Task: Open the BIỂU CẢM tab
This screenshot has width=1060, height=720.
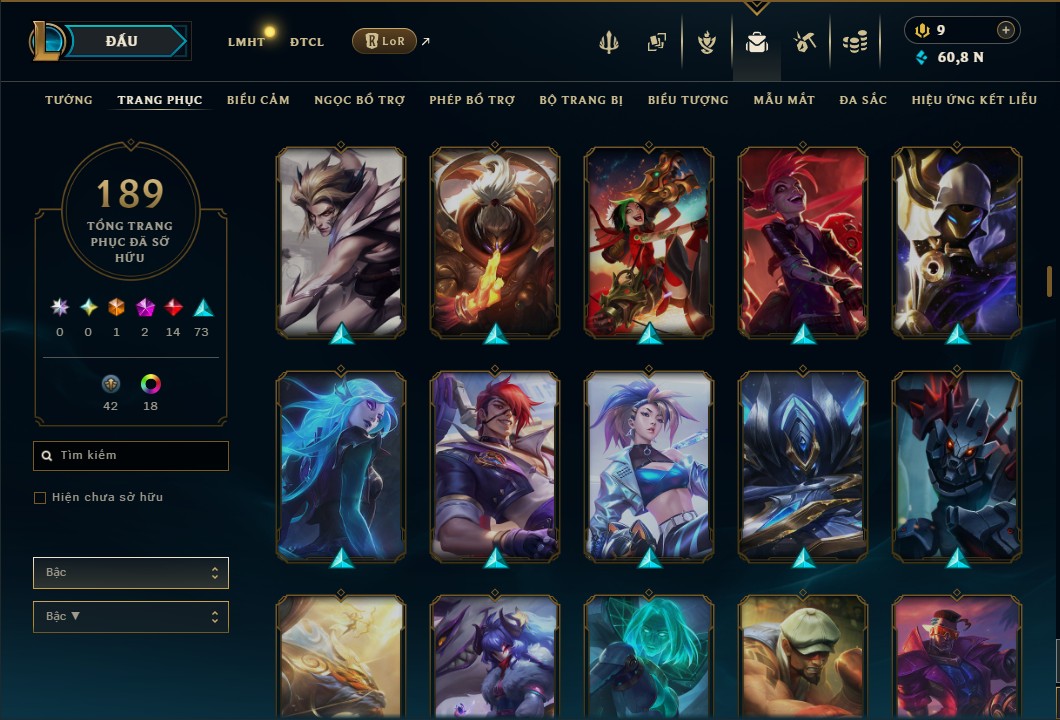Action: tap(258, 100)
